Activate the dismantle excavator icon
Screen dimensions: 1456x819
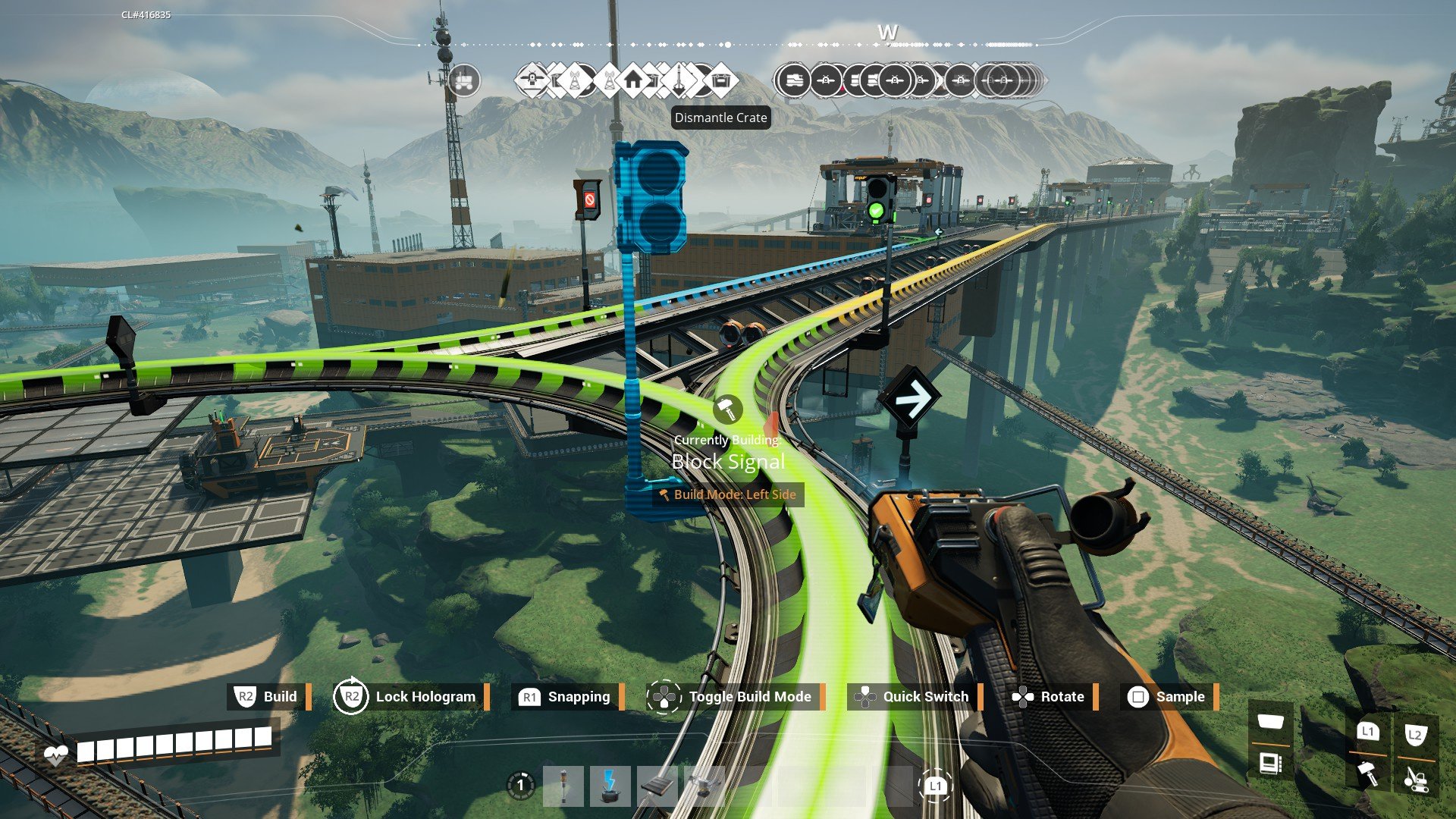pos(1415,777)
